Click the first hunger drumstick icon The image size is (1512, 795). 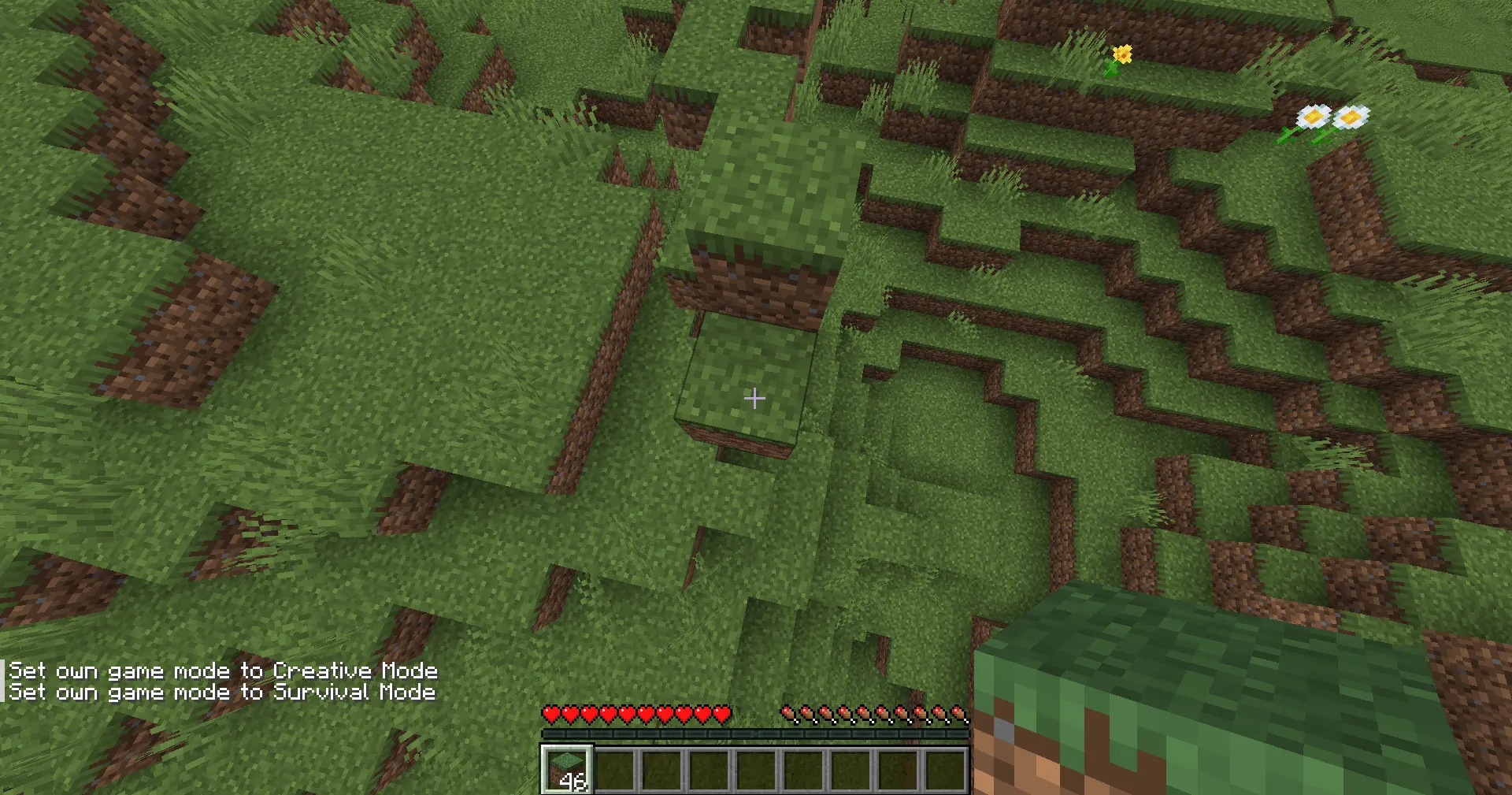click(787, 713)
